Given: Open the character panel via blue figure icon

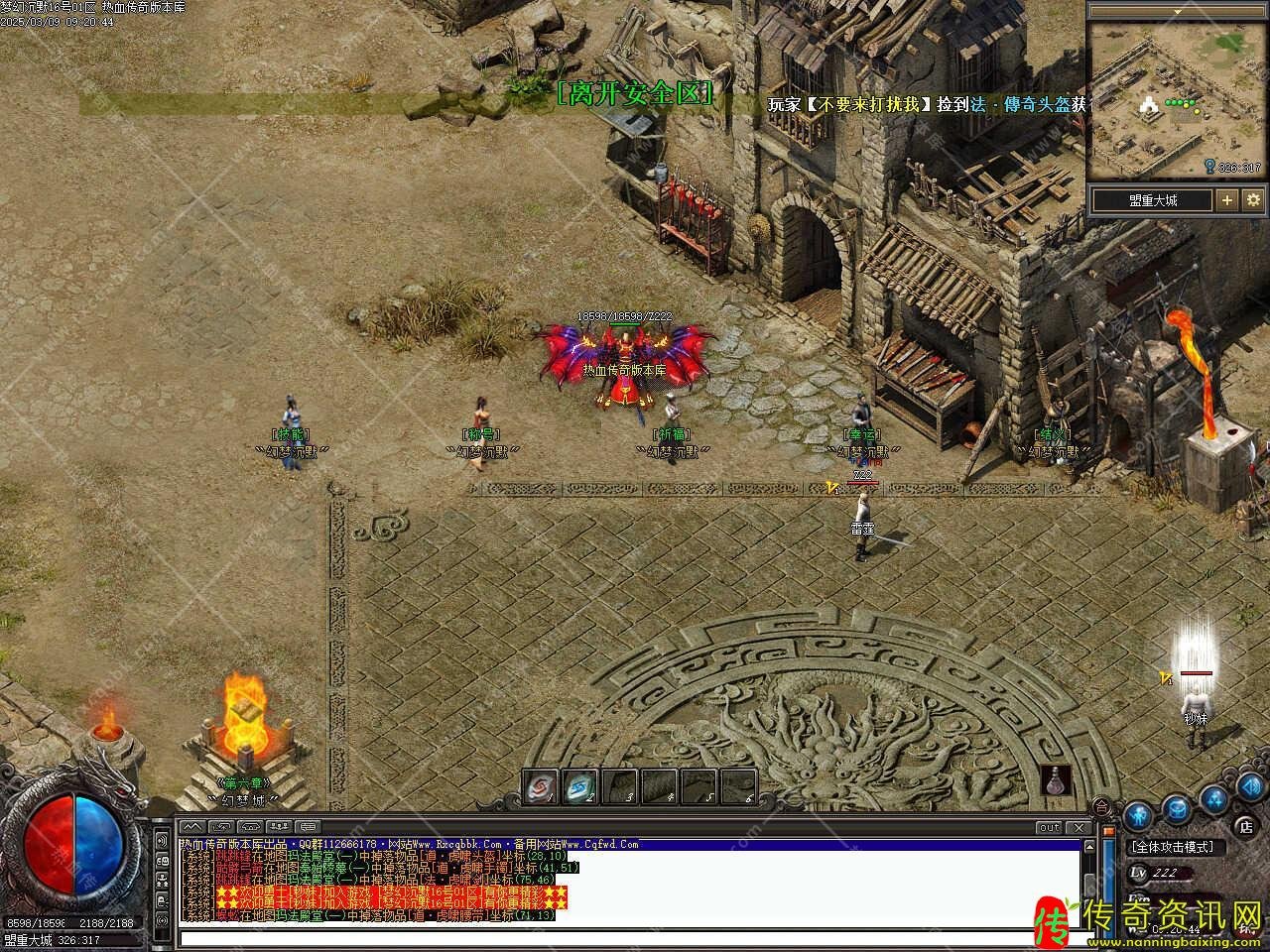Looking at the screenshot, I should (x=1140, y=814).
